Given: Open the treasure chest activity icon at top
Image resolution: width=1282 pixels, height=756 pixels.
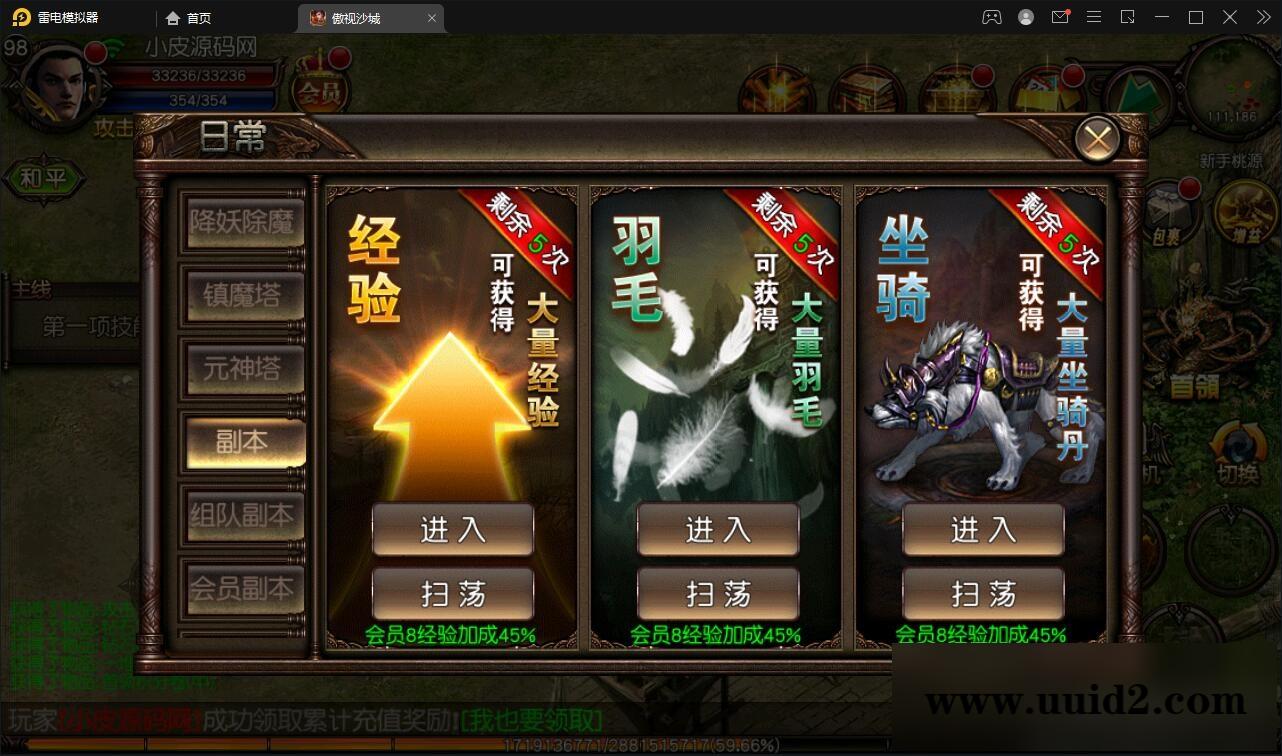Looking at the screenshot, I should tap(956, 90).
